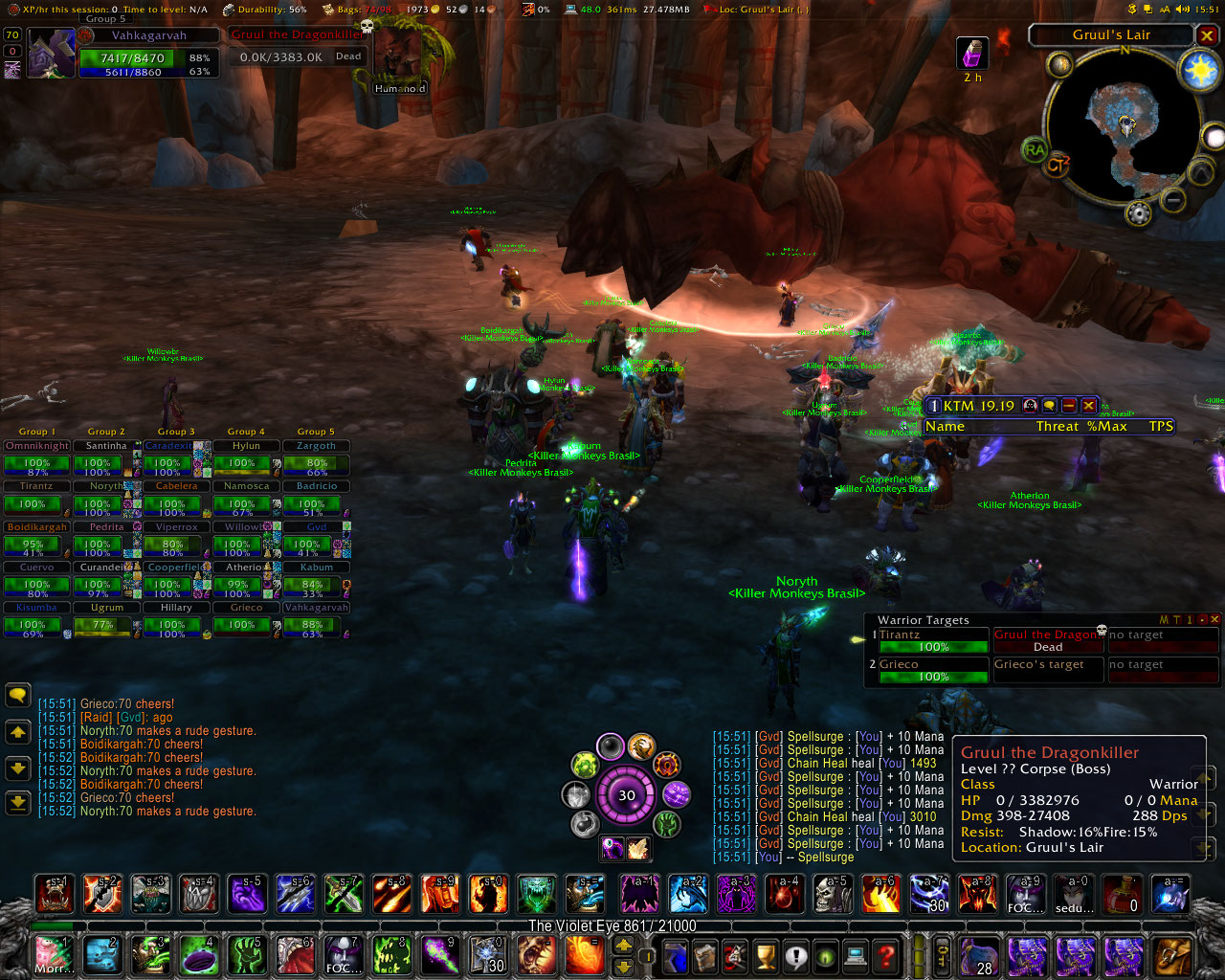The height and width of the screenshot is (980, 1225).
Task: Target Omnniknight in the Group 1 raid frame
Action: point(37,446)
